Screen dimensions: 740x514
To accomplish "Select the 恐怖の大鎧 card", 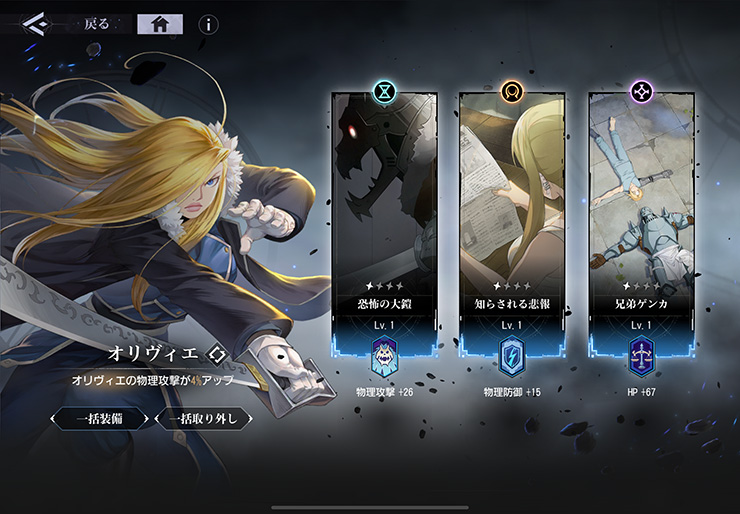I will (385, 210).
